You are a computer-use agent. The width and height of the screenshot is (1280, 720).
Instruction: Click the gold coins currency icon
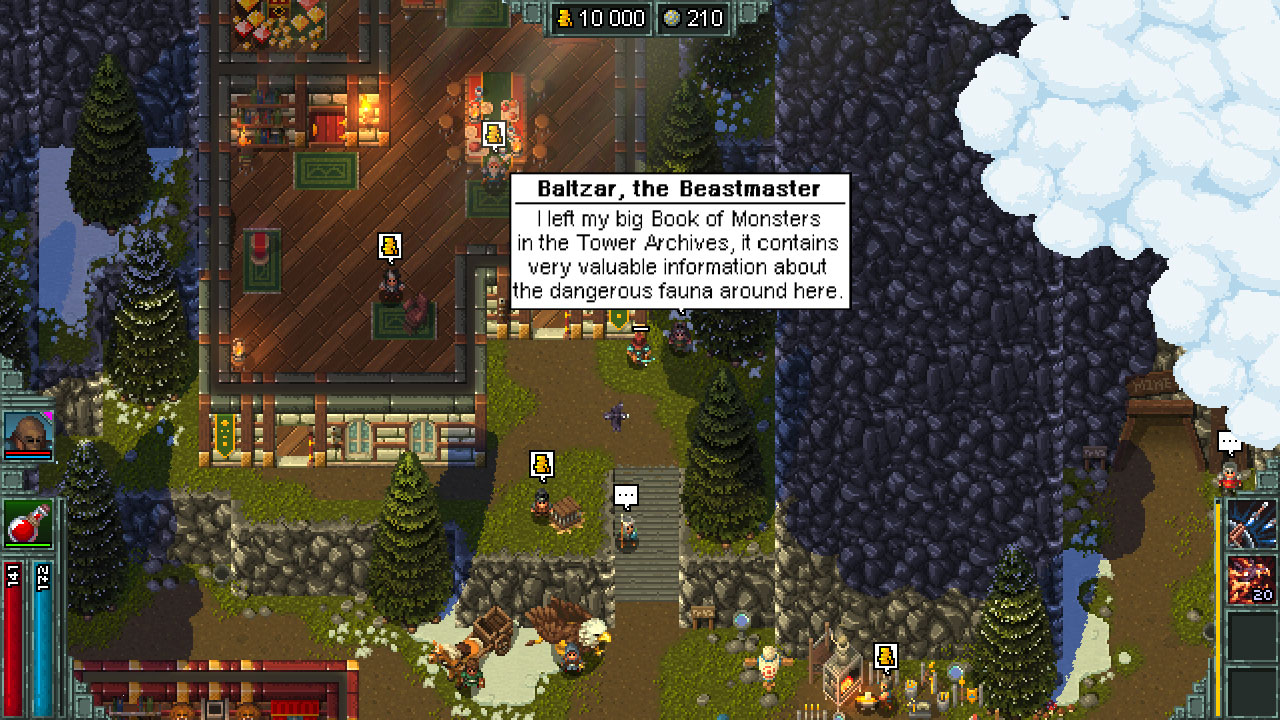click(566, 17)
